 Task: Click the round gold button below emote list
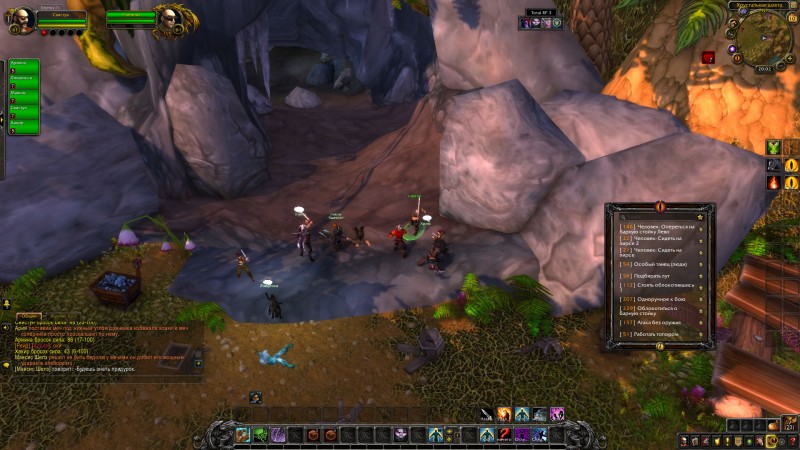pyautogui.click(x=659, y=346)
